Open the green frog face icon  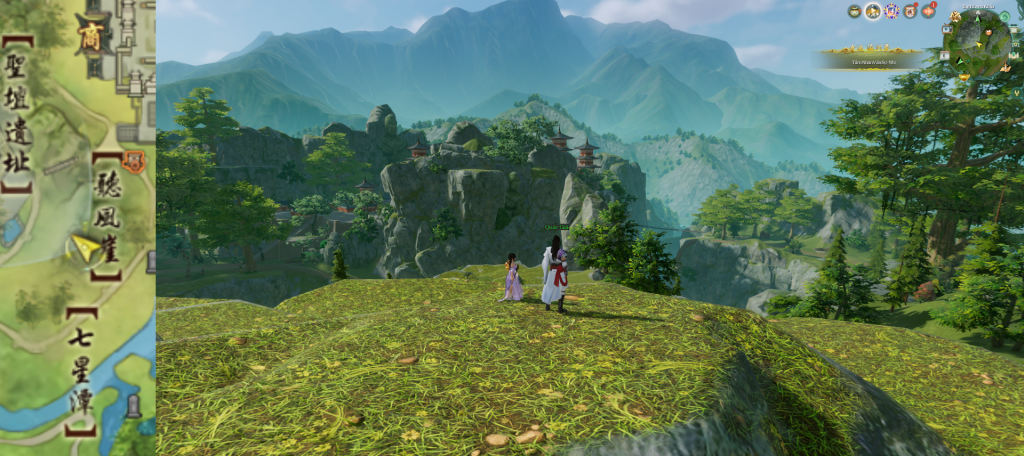(855, 11)
